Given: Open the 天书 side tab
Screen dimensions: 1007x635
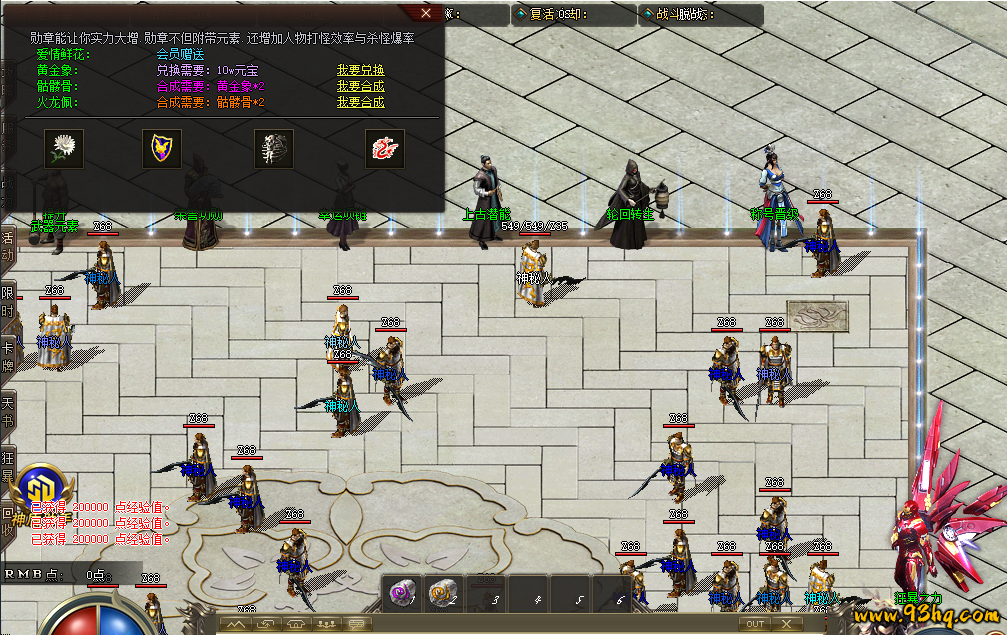Looking at the screenshot, I should point(7,409).
